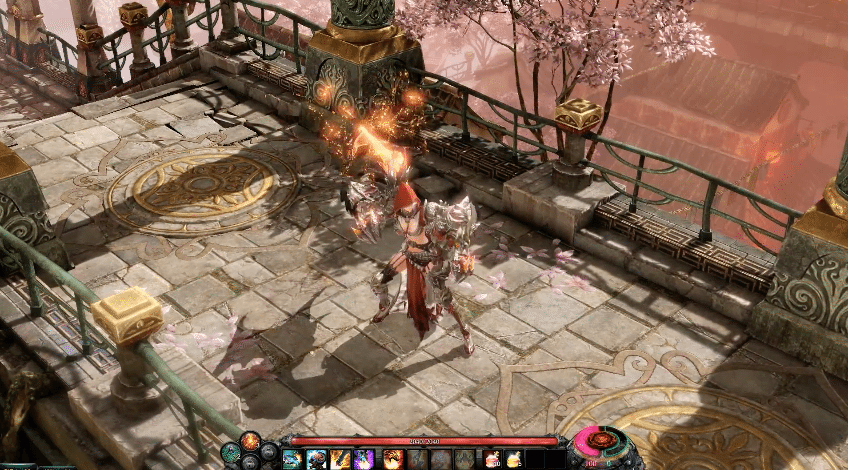The height and width of the screenshot is (470, 848).
Task: Activate the flaming dragon skill
Action: pyautogui.click(x=392, y=458)
